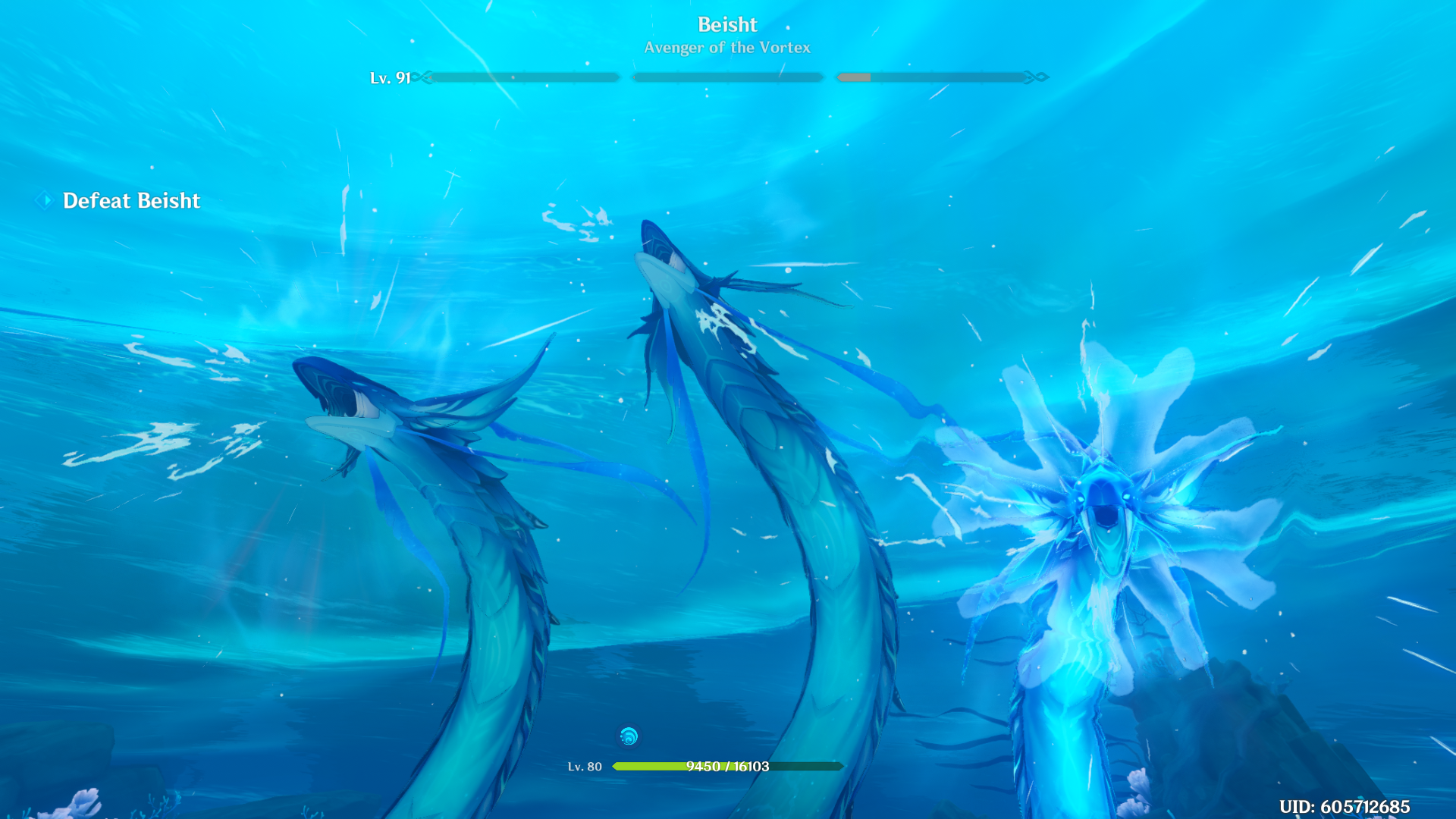The image size is (1456, 819).
Task: Select the Beisht nameplate at the top
Action: coord(726,24)
